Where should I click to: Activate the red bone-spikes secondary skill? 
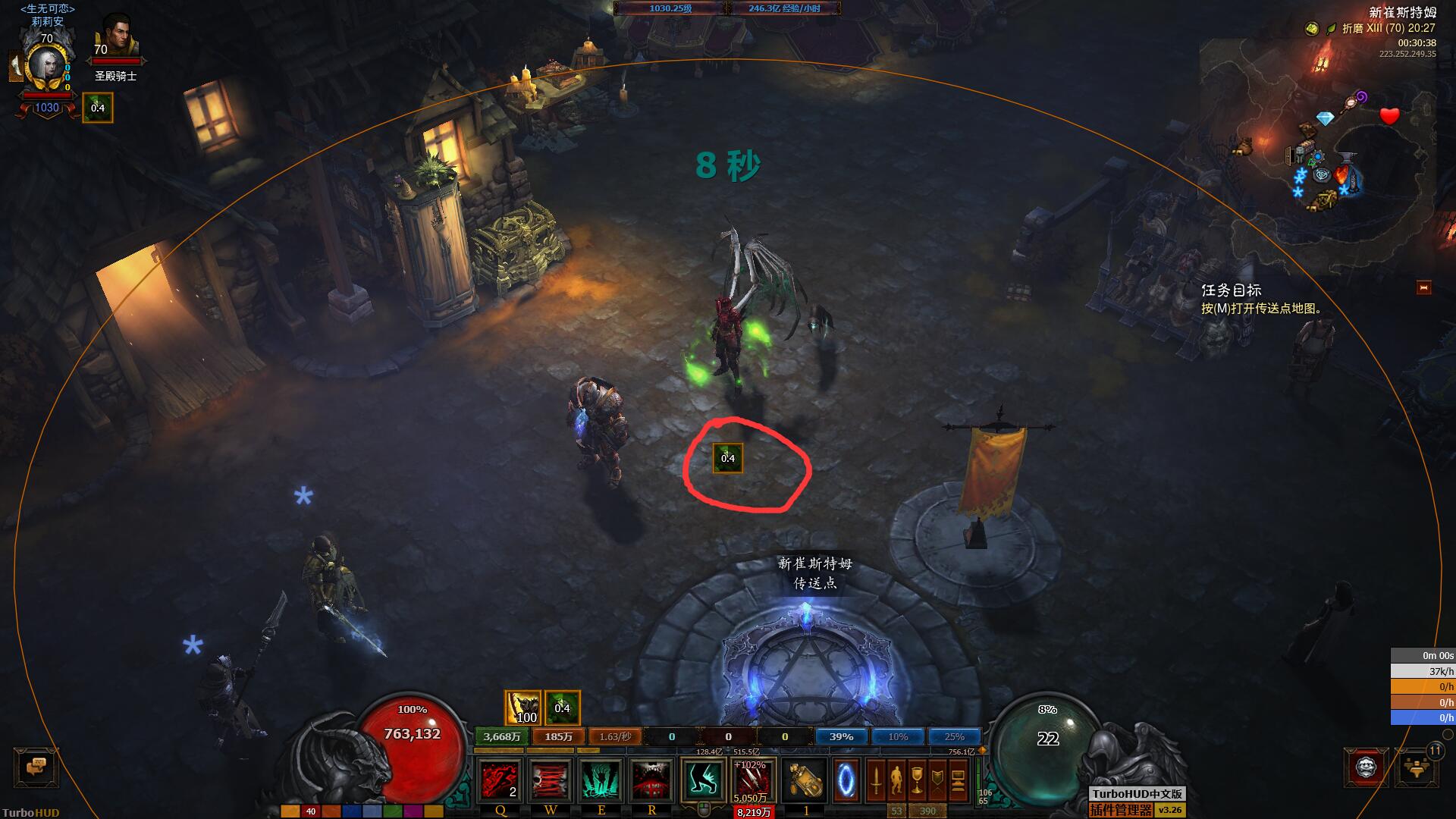coord(753,780)
